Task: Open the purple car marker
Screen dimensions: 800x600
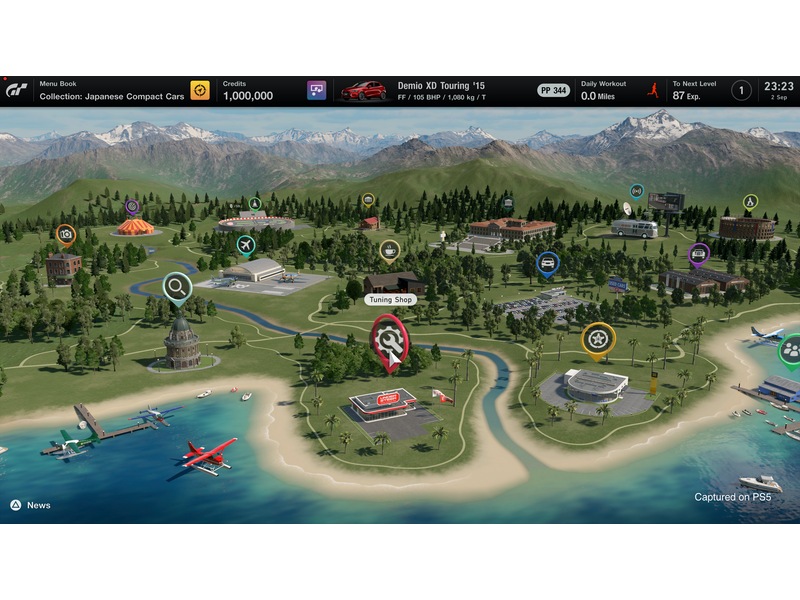Action: 698,254
